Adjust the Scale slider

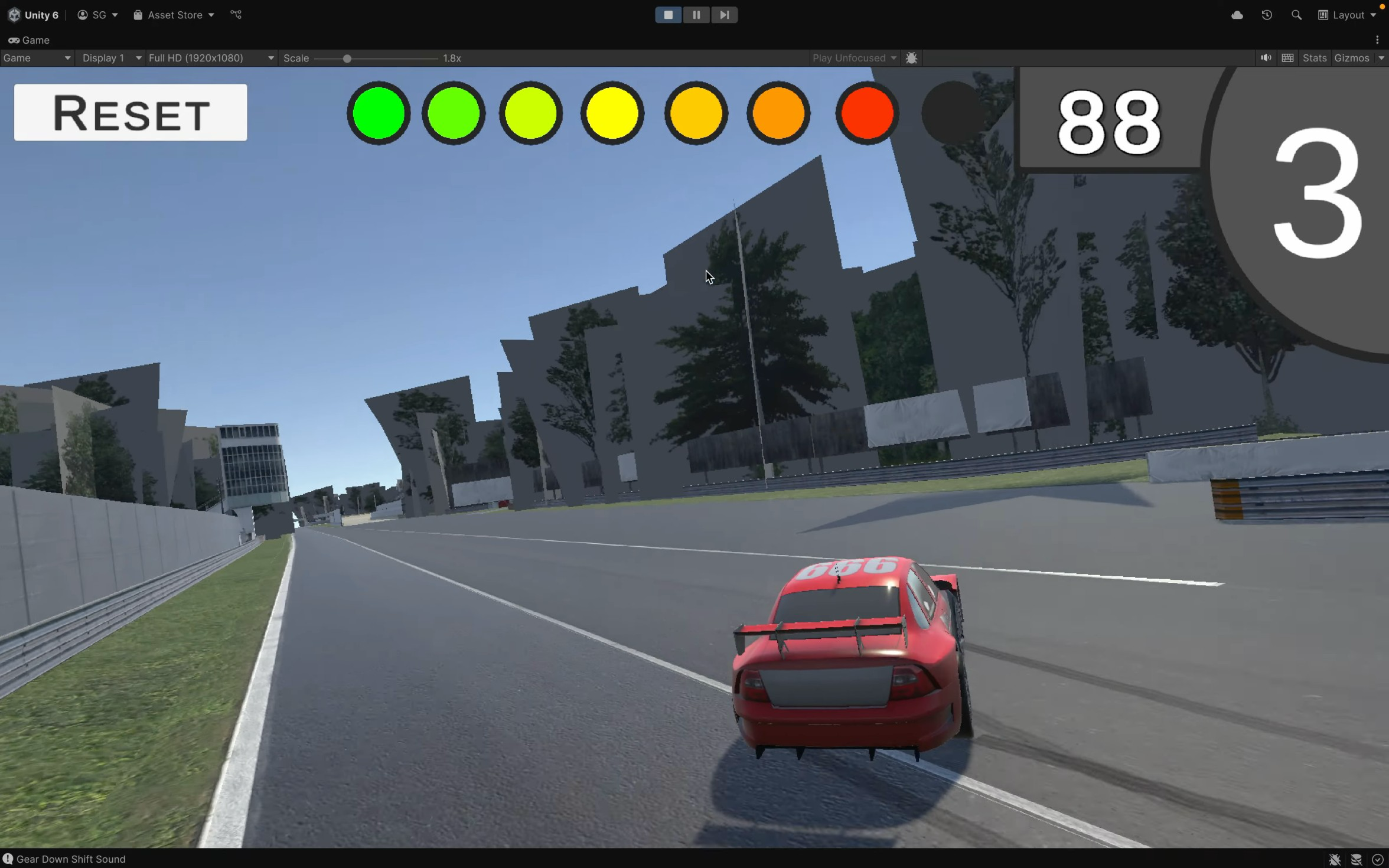347,58
